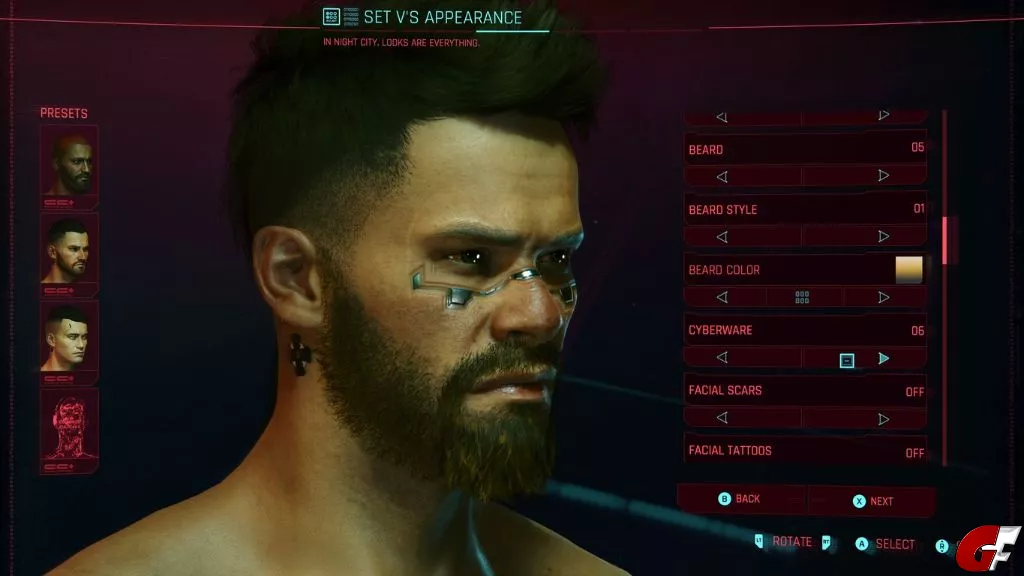Choose the dark-haired bearded preset thumbnail

pyautogui.click(x=69, y=251)
